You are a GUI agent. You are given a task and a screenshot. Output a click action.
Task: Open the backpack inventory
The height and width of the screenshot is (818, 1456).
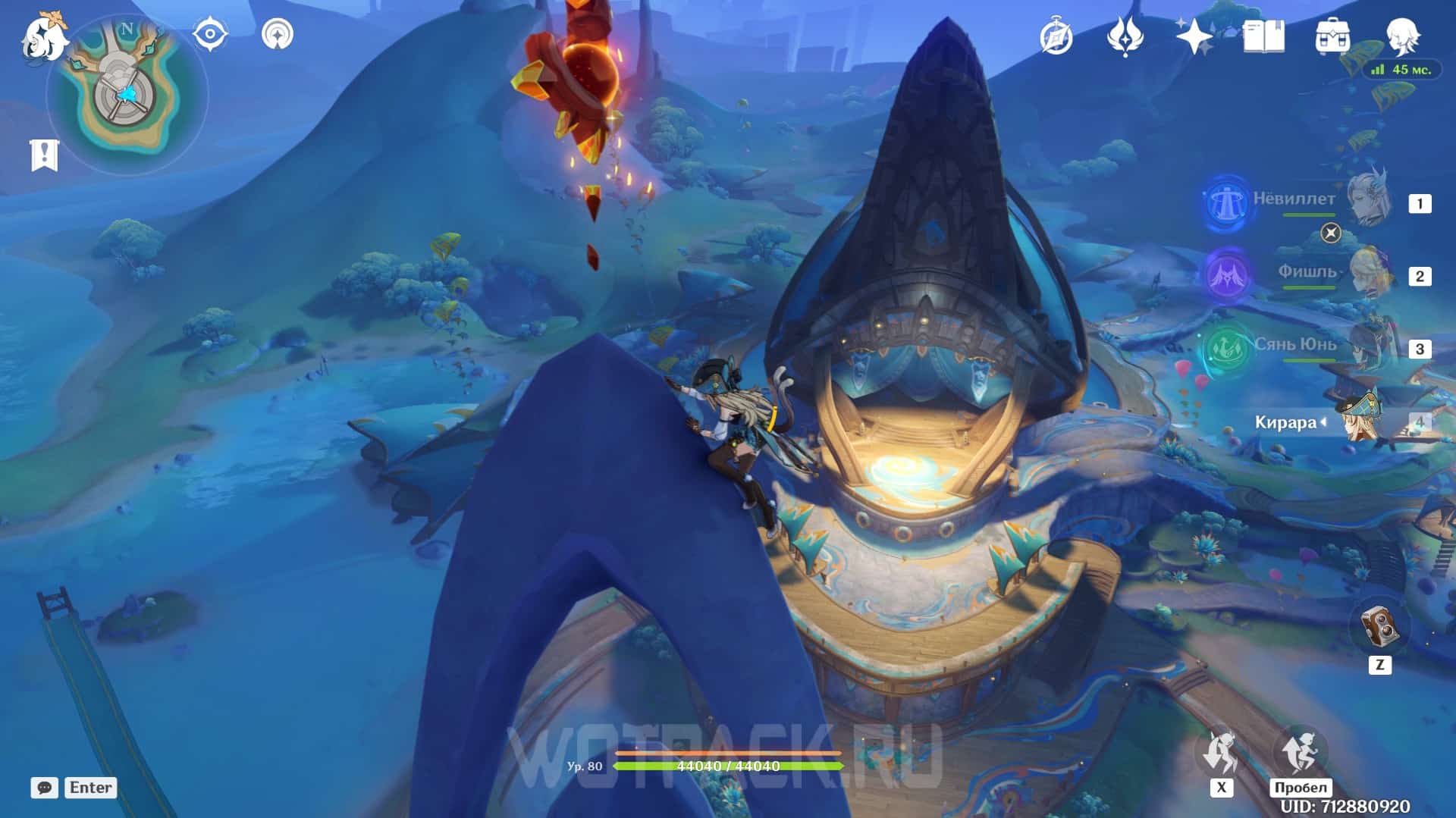(x=1332, y=36)
